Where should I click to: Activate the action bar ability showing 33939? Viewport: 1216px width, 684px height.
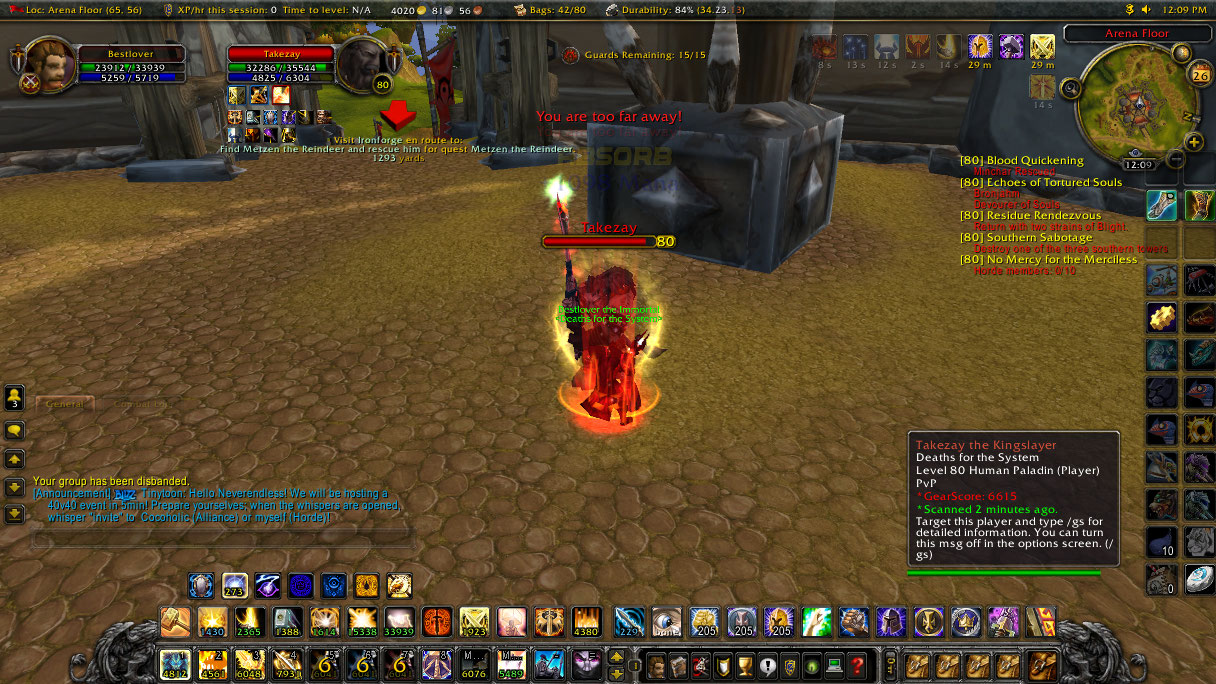point(400,622)
